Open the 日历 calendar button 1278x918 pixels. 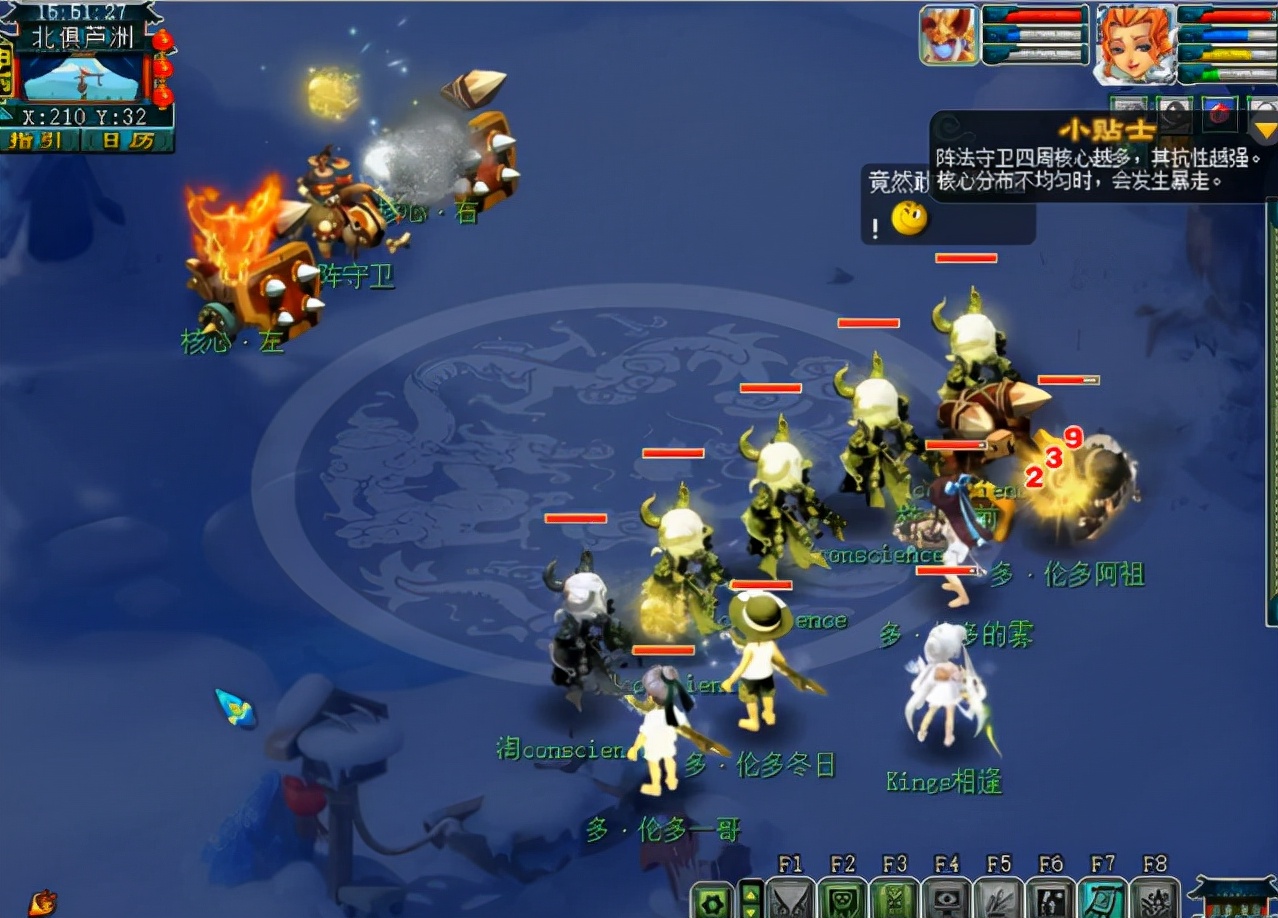[x=130, y=141]
